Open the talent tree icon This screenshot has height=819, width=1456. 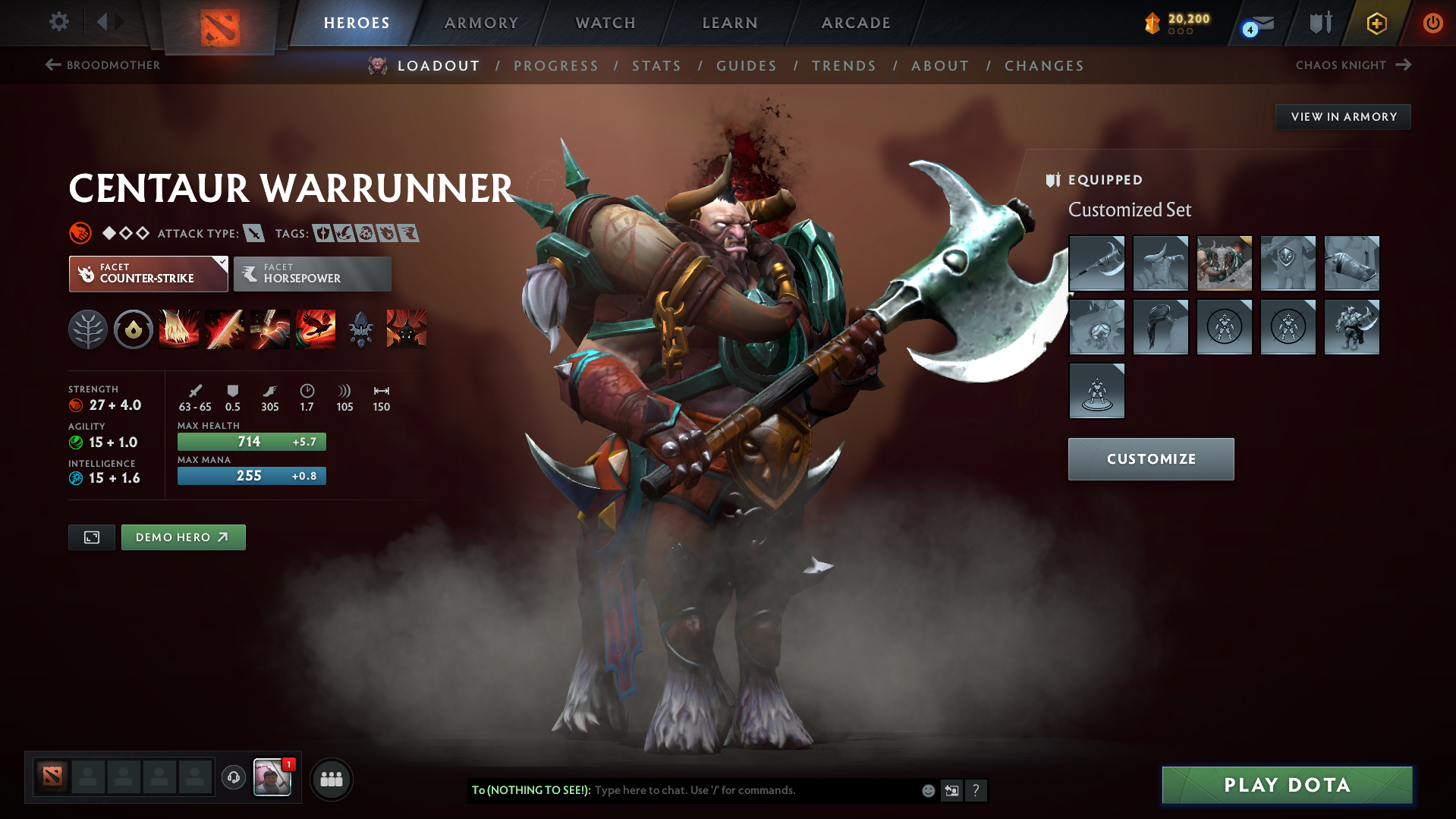pos(88,329)
